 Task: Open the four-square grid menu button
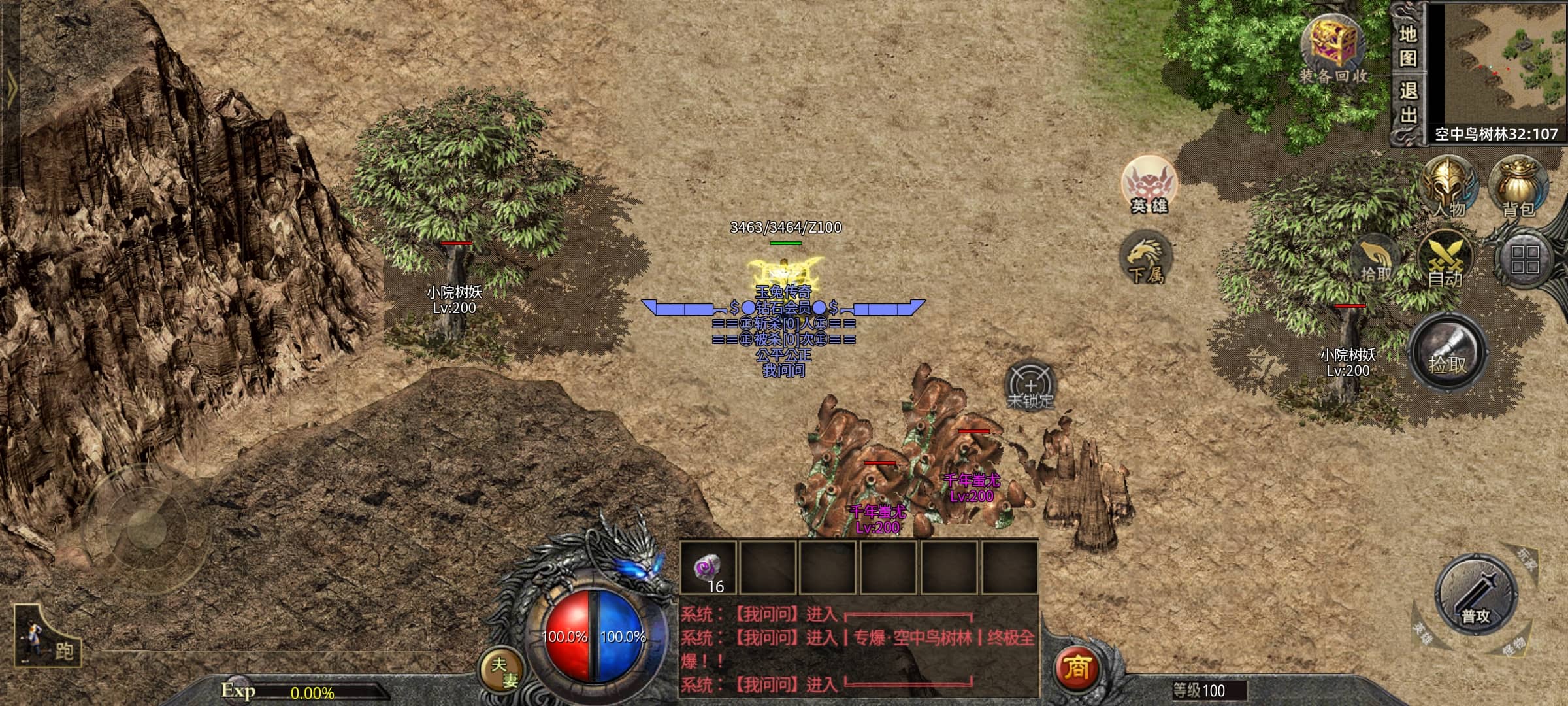[x=1524, y=260]
